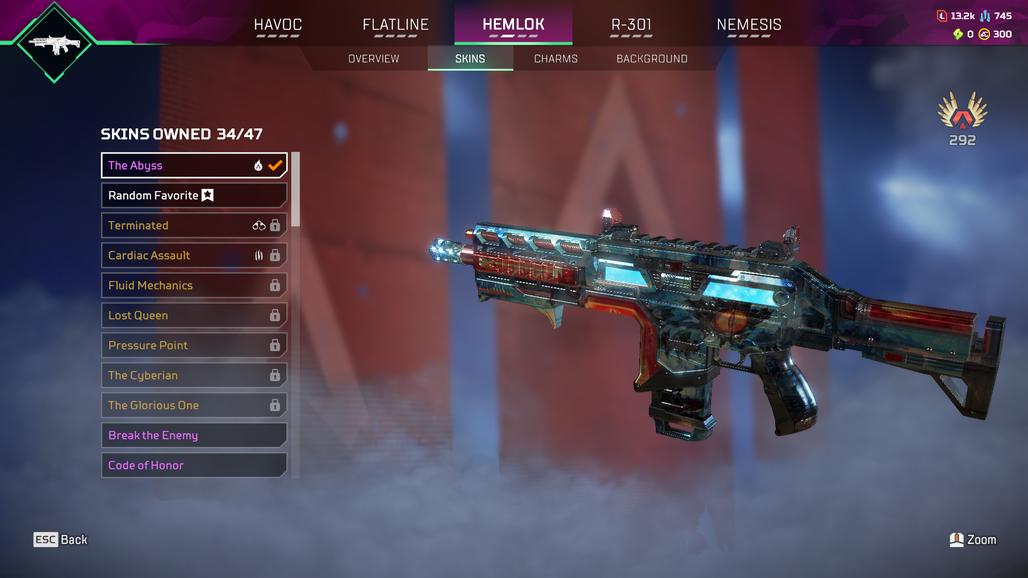Select the Lost Queen skin
Image resolution: width=1028 pixels, height=578 pixels.
pyautogui.click(x=194, y=315)
